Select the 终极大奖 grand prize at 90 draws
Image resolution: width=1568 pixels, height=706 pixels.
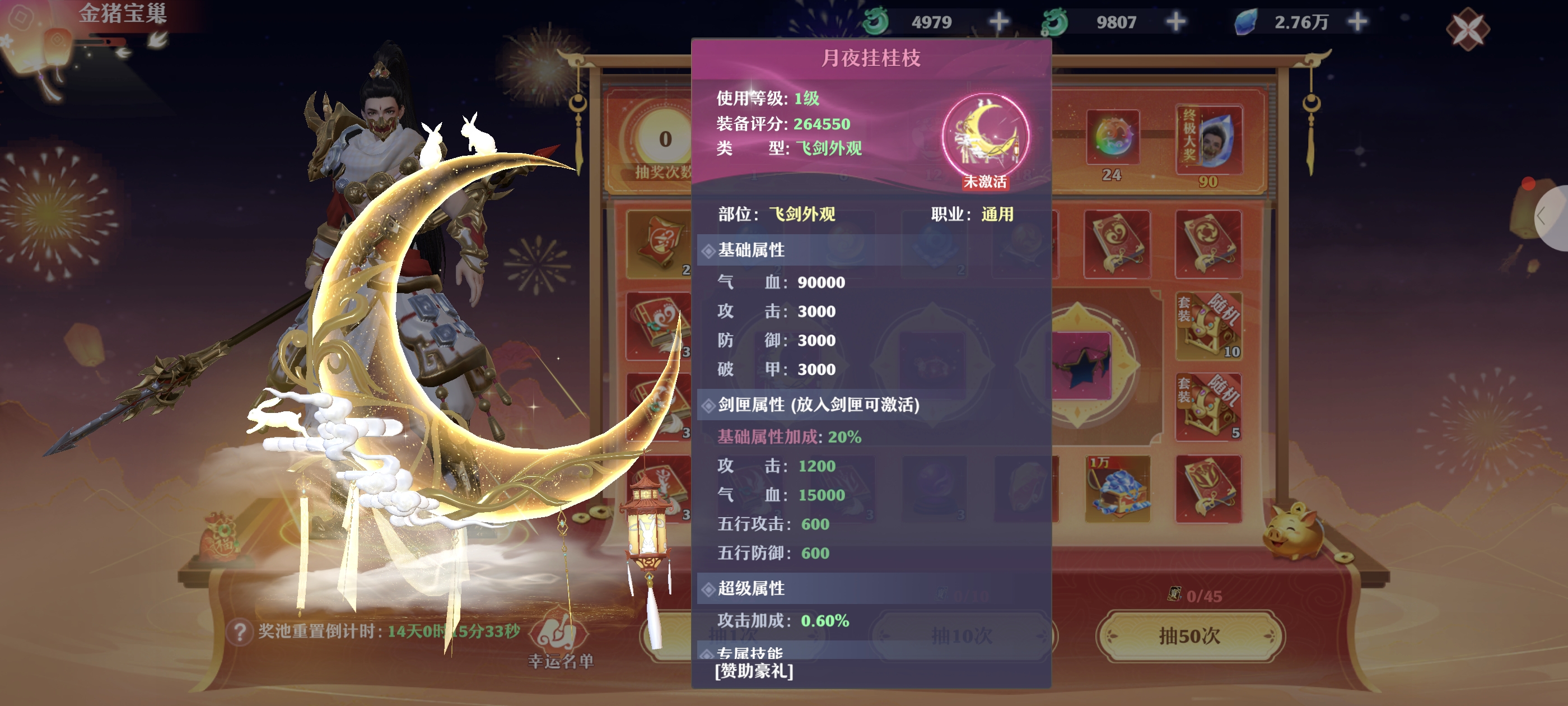[x=1208, y=140]
